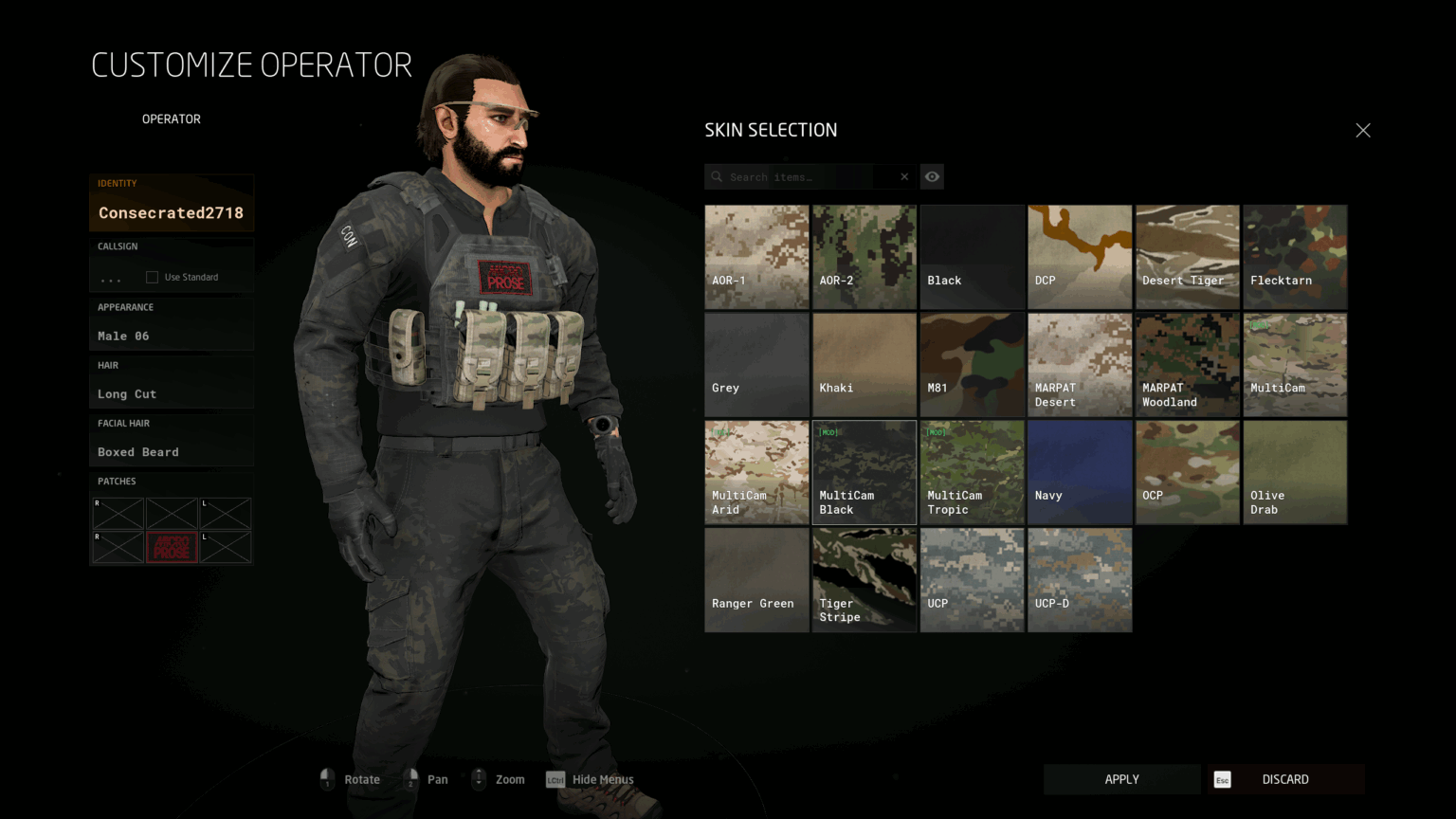Choose the Flecktarn skin
This screenshot has height=819, width=1456.
coord(1295,257)
